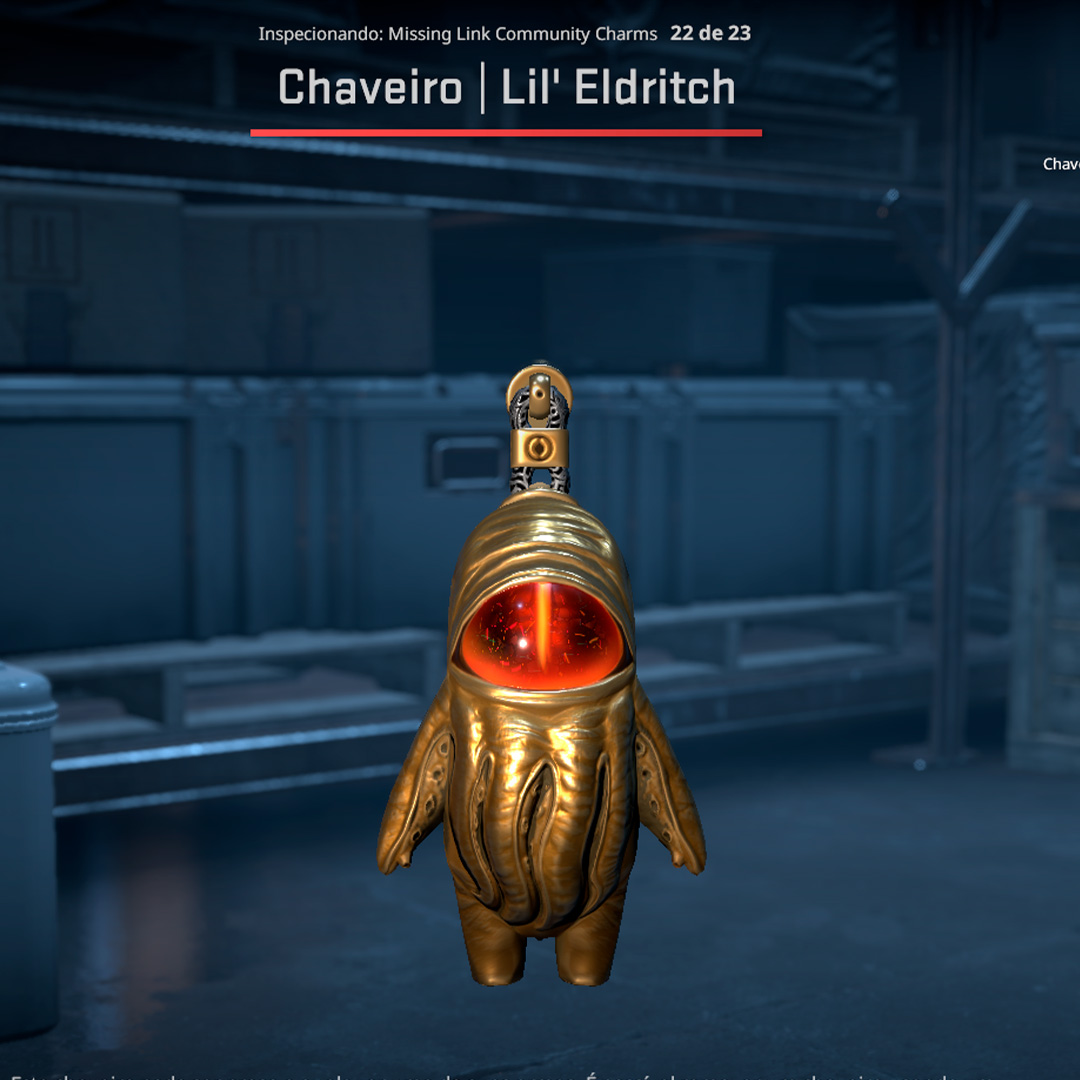The width and height of the screenshot is (1080, 1080).
Task: Select the cut-off "Chave" next charm label
Action: click(x=1061, y=164)
